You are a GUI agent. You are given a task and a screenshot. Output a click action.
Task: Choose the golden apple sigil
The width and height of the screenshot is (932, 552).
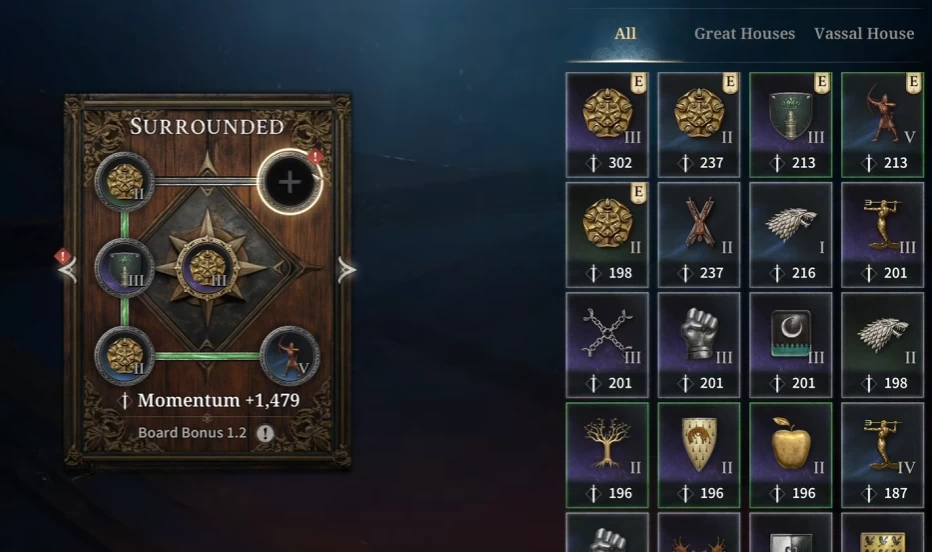(x=790, y=454)
